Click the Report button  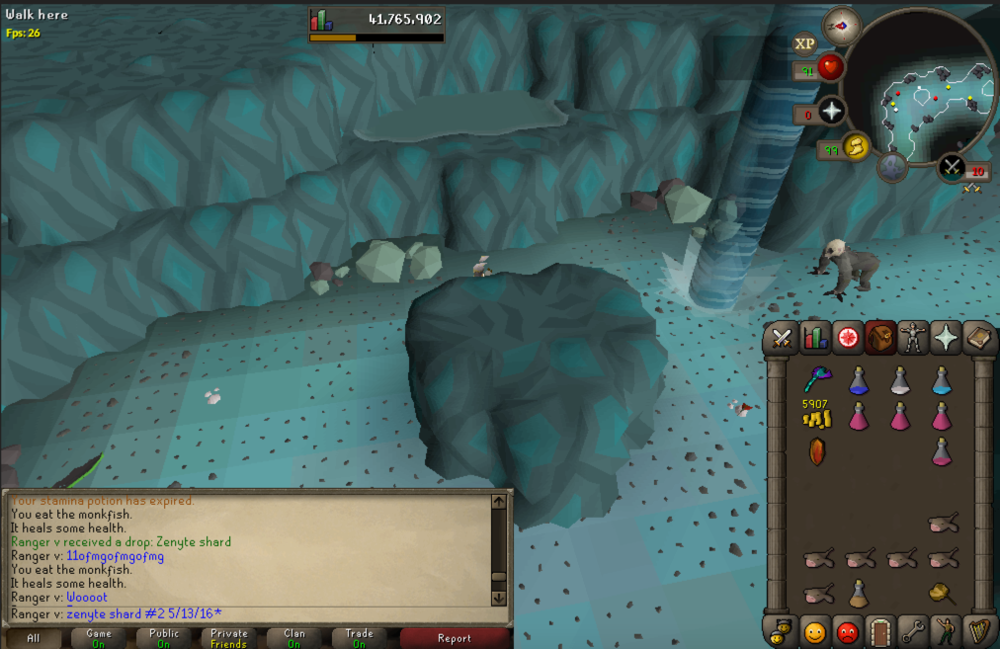455,638
